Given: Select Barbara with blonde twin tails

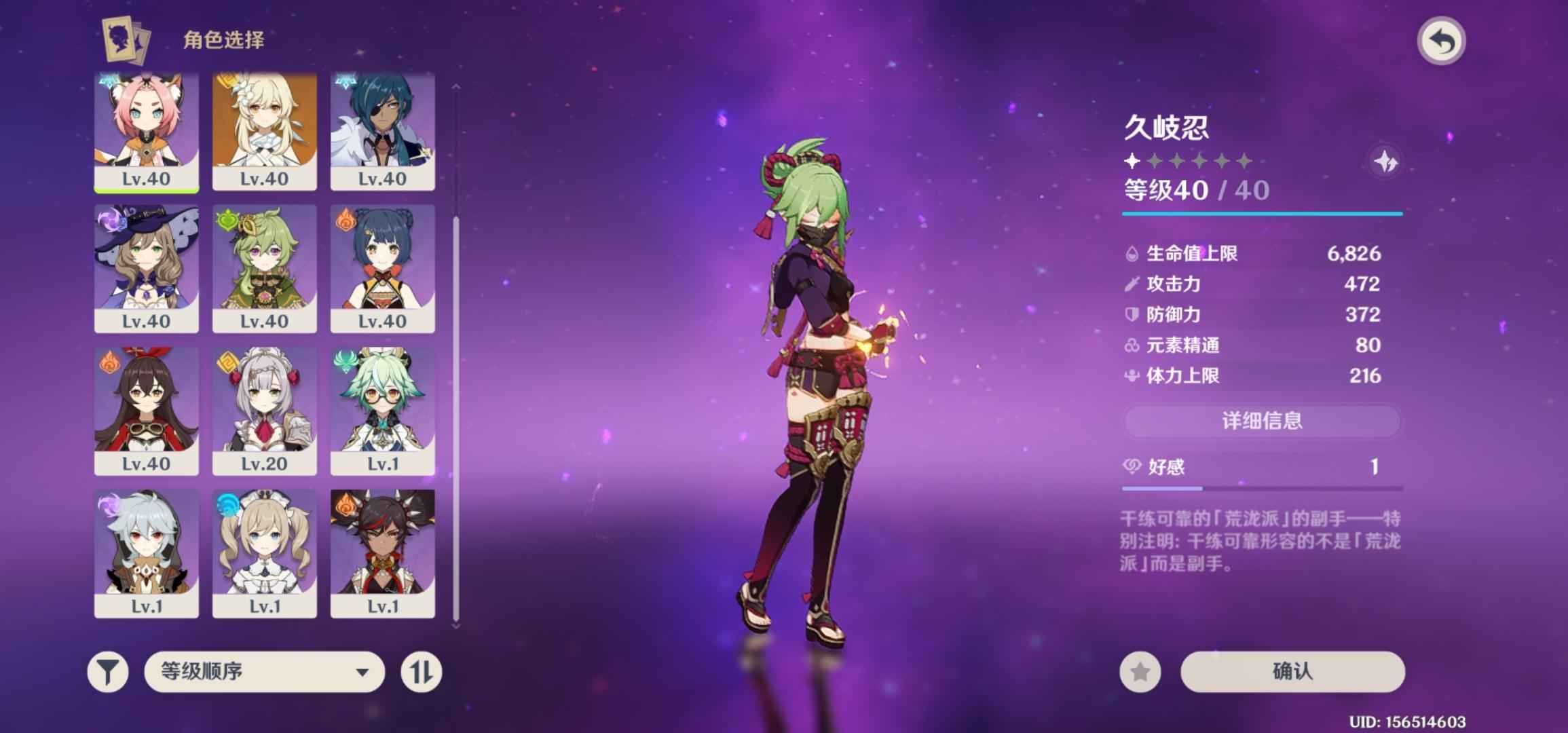Looking at the screenshot, I should click(x=265, y=554).
